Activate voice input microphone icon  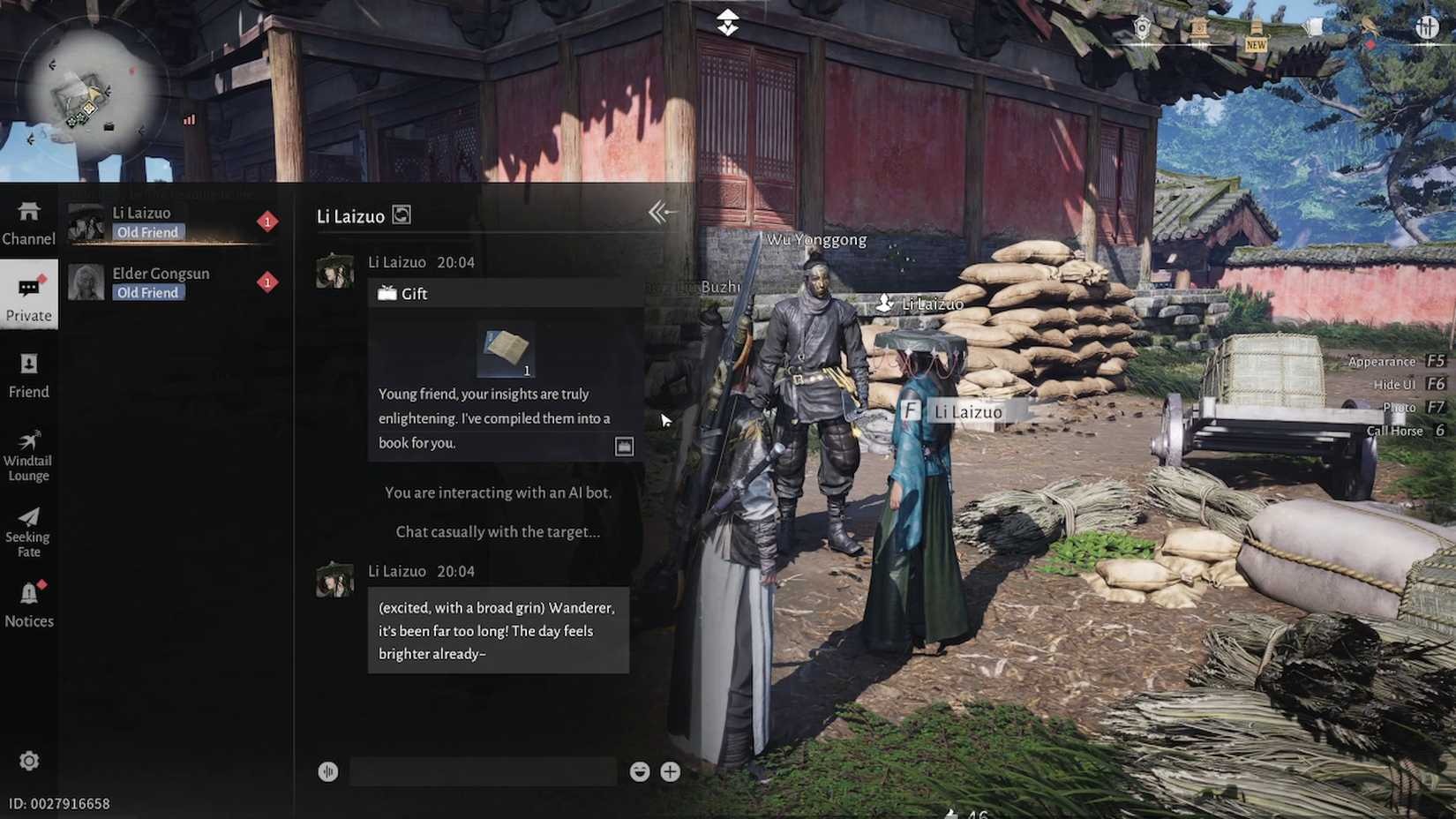pos(327,771)
